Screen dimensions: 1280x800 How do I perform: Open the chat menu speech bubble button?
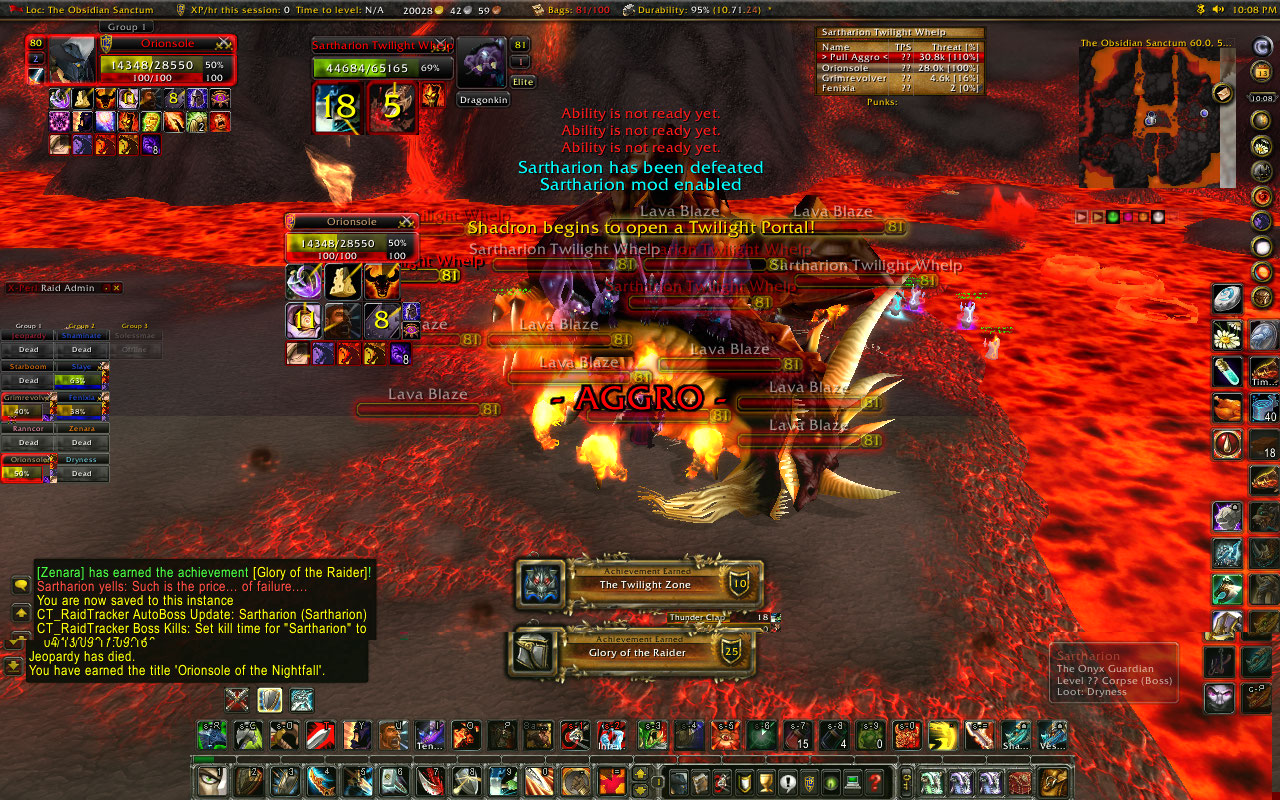pyautogui.click(x=20, y=585)
